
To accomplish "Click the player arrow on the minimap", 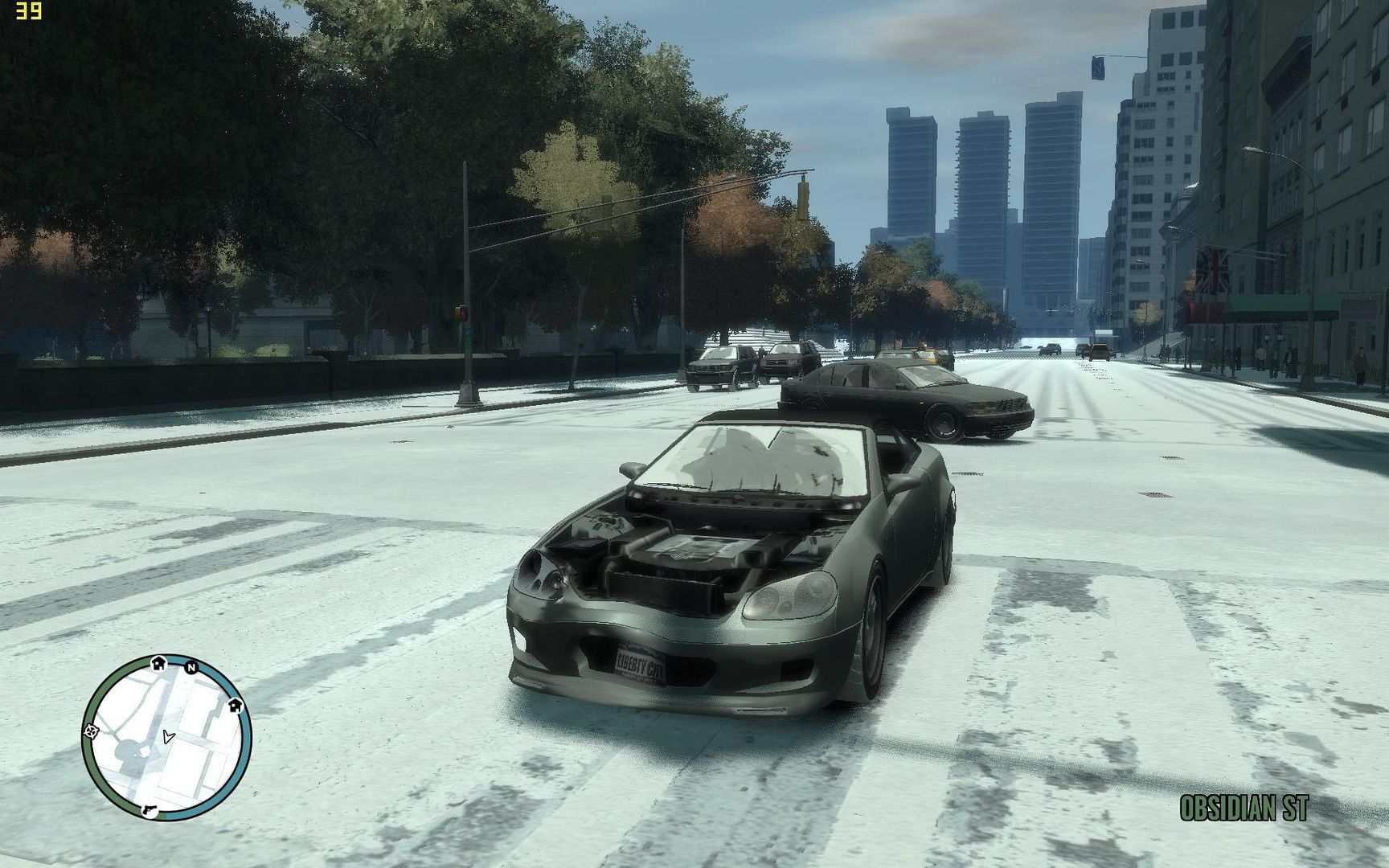I will [167, 736].
